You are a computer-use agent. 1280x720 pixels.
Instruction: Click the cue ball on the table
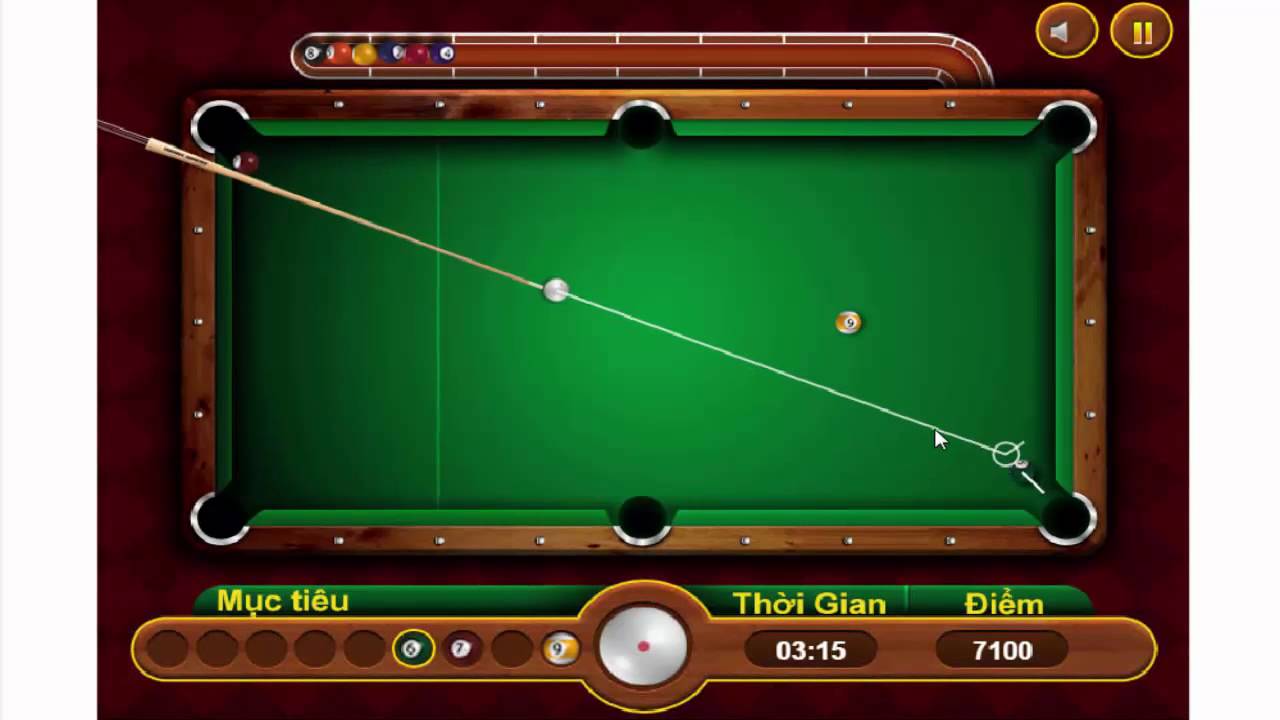pos(555,291)
